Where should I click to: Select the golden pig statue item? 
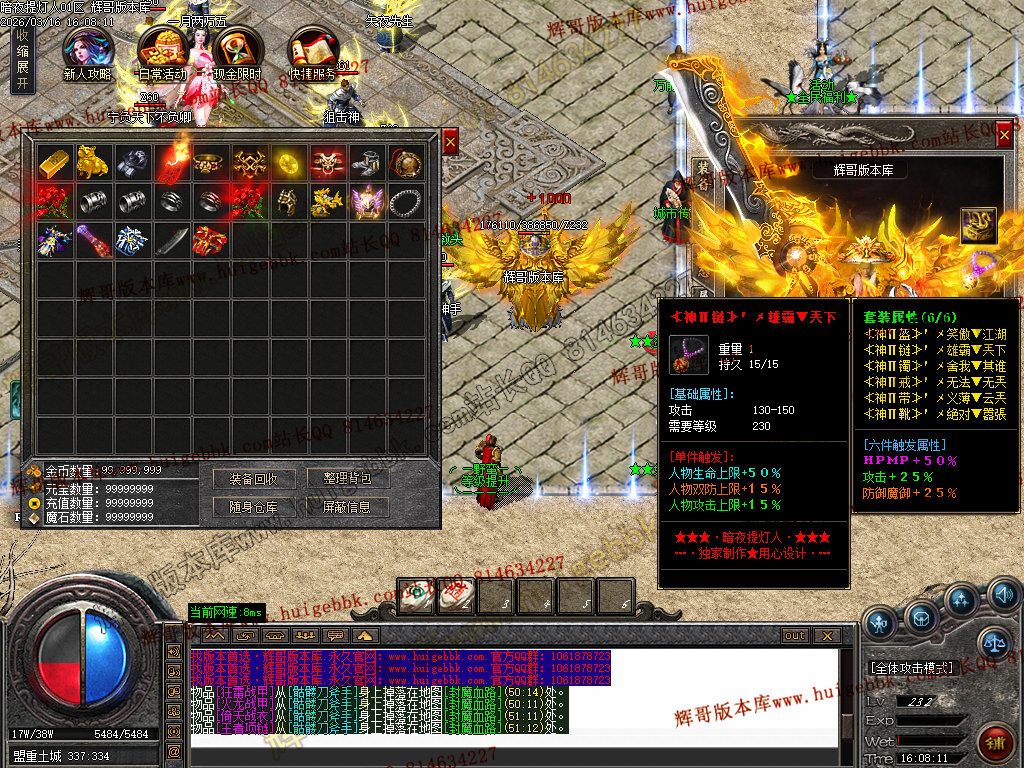click(x=93, y=162)
